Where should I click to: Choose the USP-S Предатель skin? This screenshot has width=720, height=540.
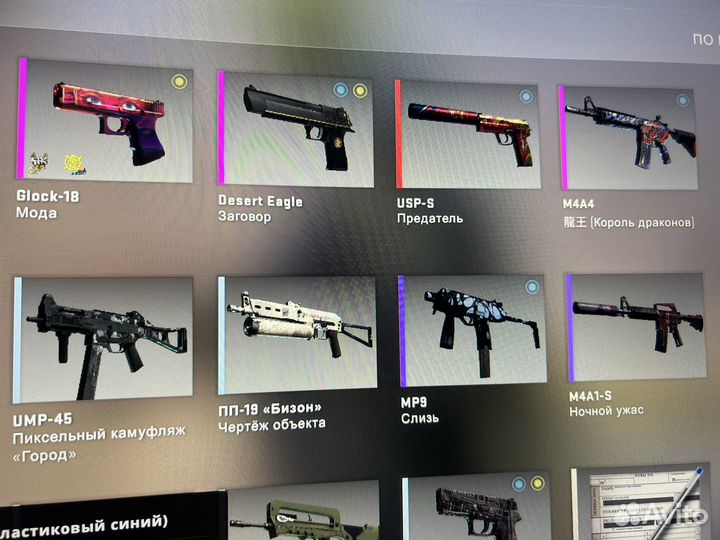tap(468, 134)
